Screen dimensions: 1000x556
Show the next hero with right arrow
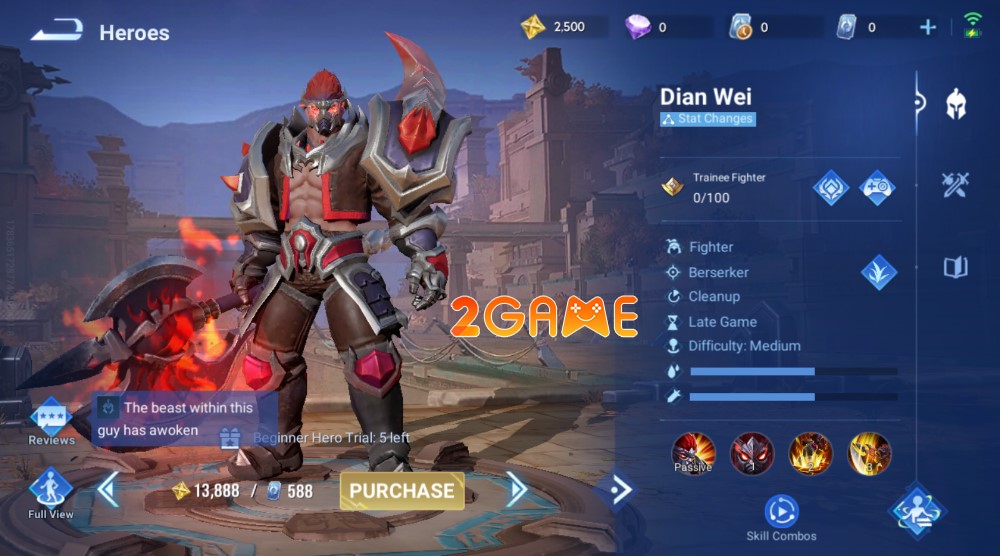click(517, 489)
